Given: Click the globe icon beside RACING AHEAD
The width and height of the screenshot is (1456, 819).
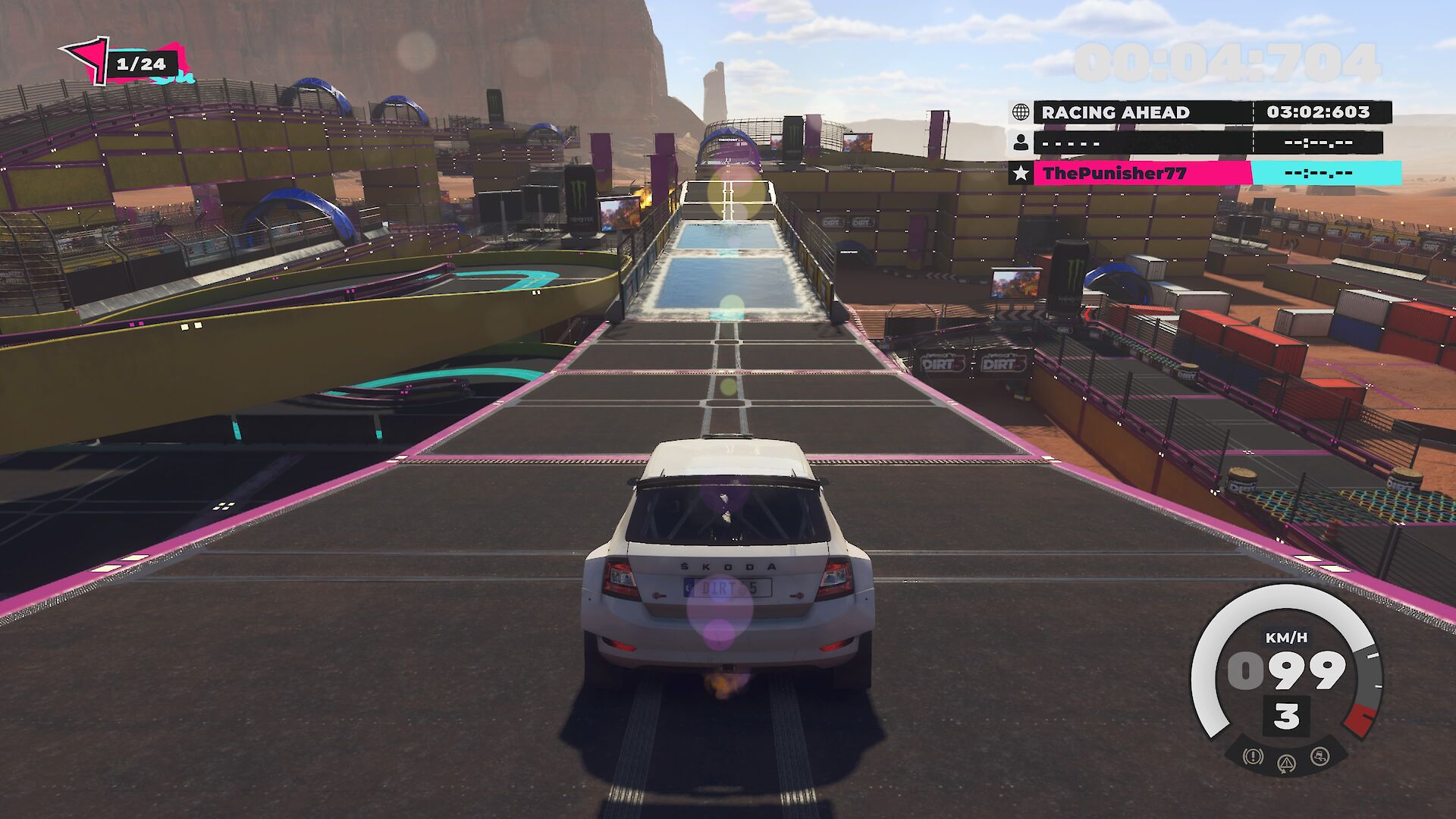Looking at the screenshot, I should tap(1021, 112).
